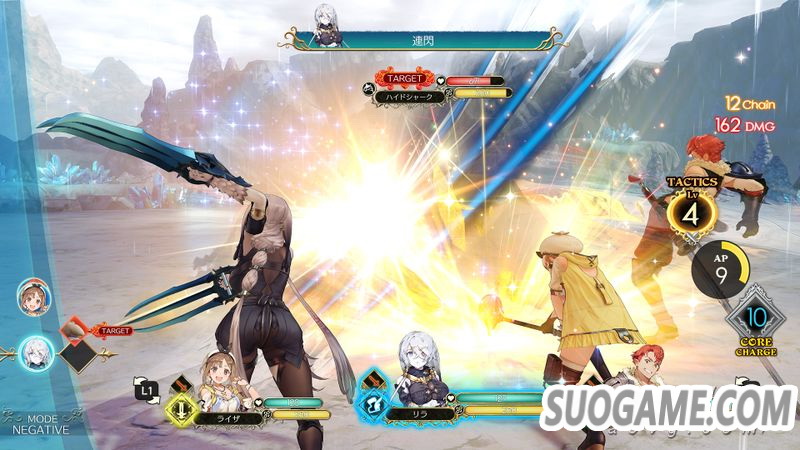The height and width of the screenshot is (450, 800).
Task: Select Ryza's portrait in the turn timeline
Action: click(32, 297)
